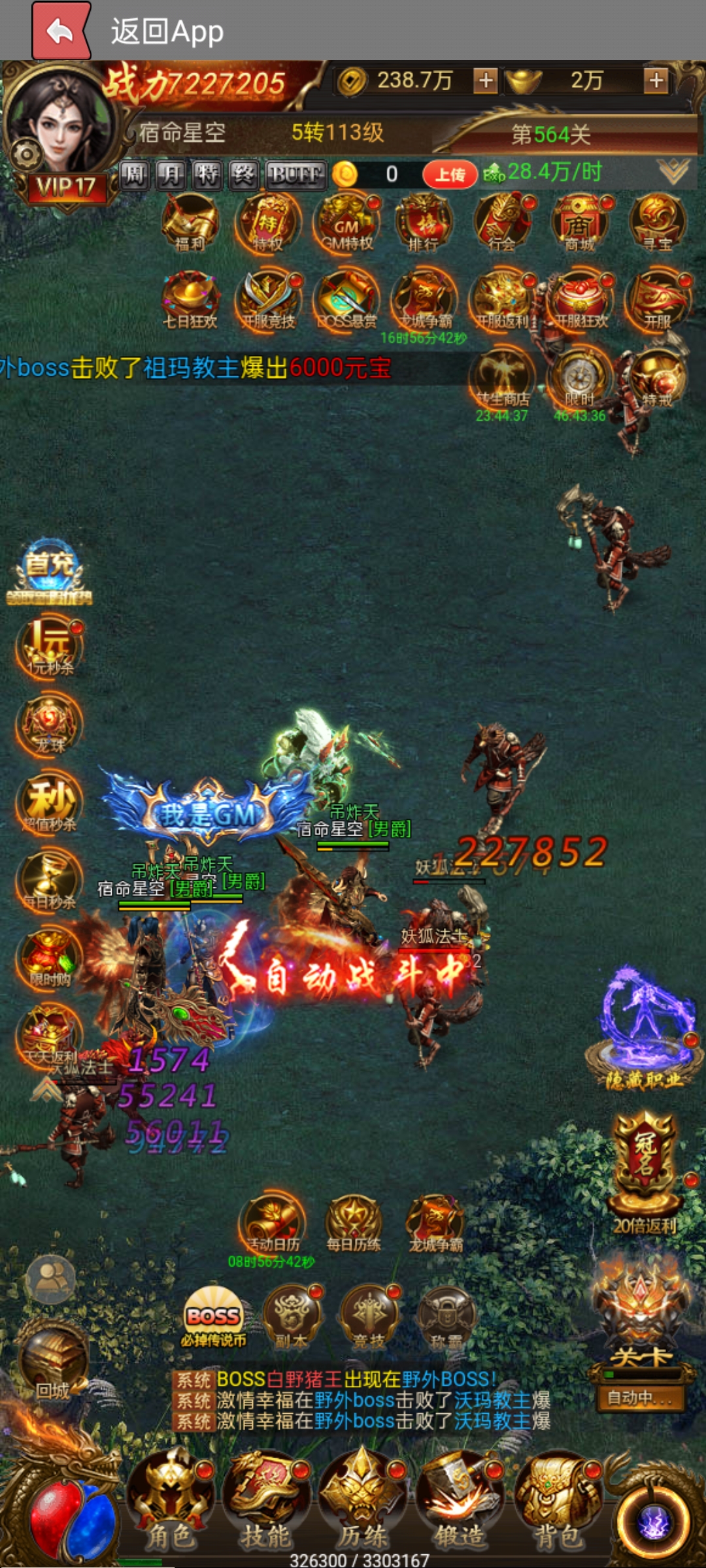The image size is (706, 1568).
Task: Open the 七日狂欢 event
Action: (190, 299)
